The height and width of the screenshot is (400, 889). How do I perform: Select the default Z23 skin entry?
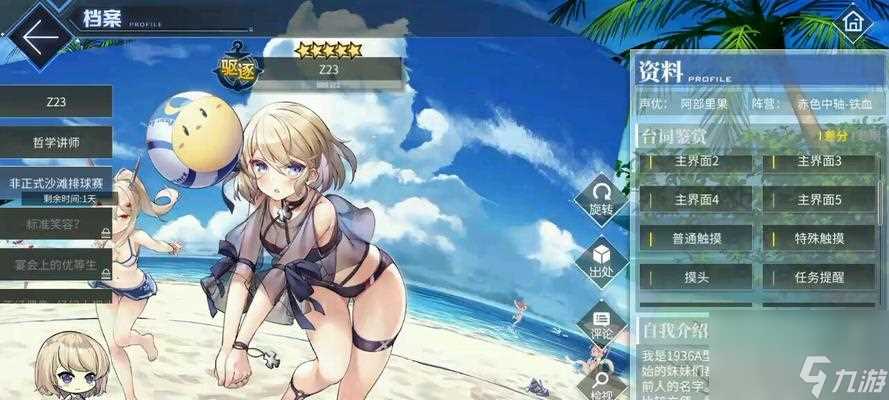click(x=56, y=101)
